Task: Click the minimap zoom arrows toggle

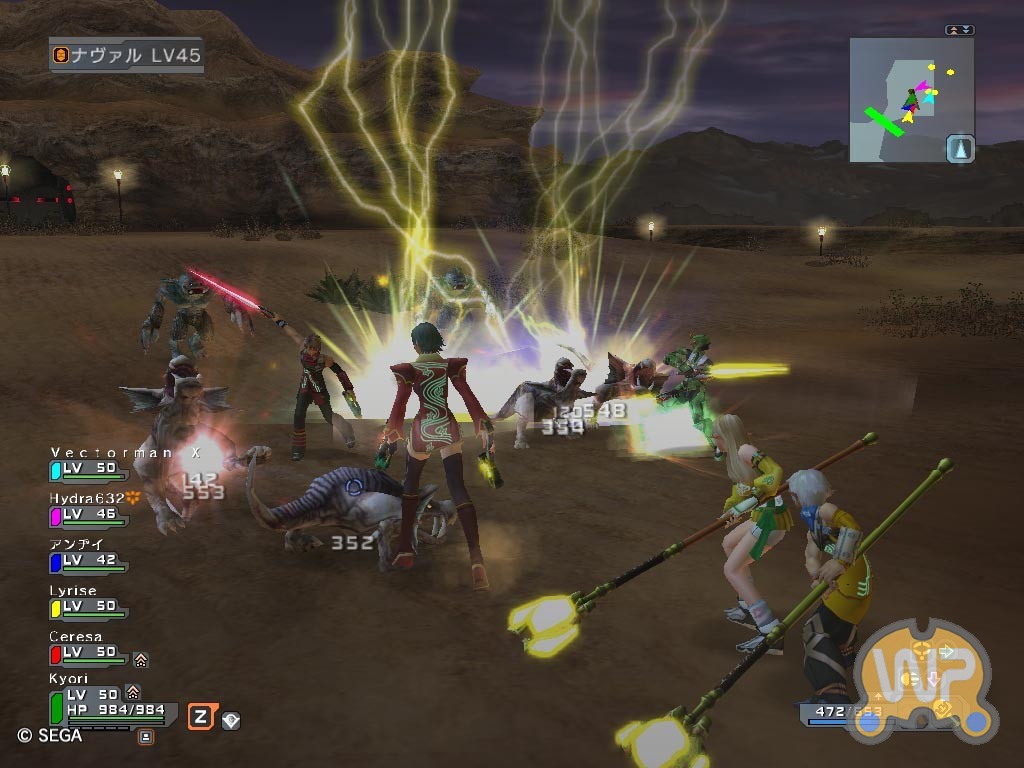Action: tap(959, 30)
